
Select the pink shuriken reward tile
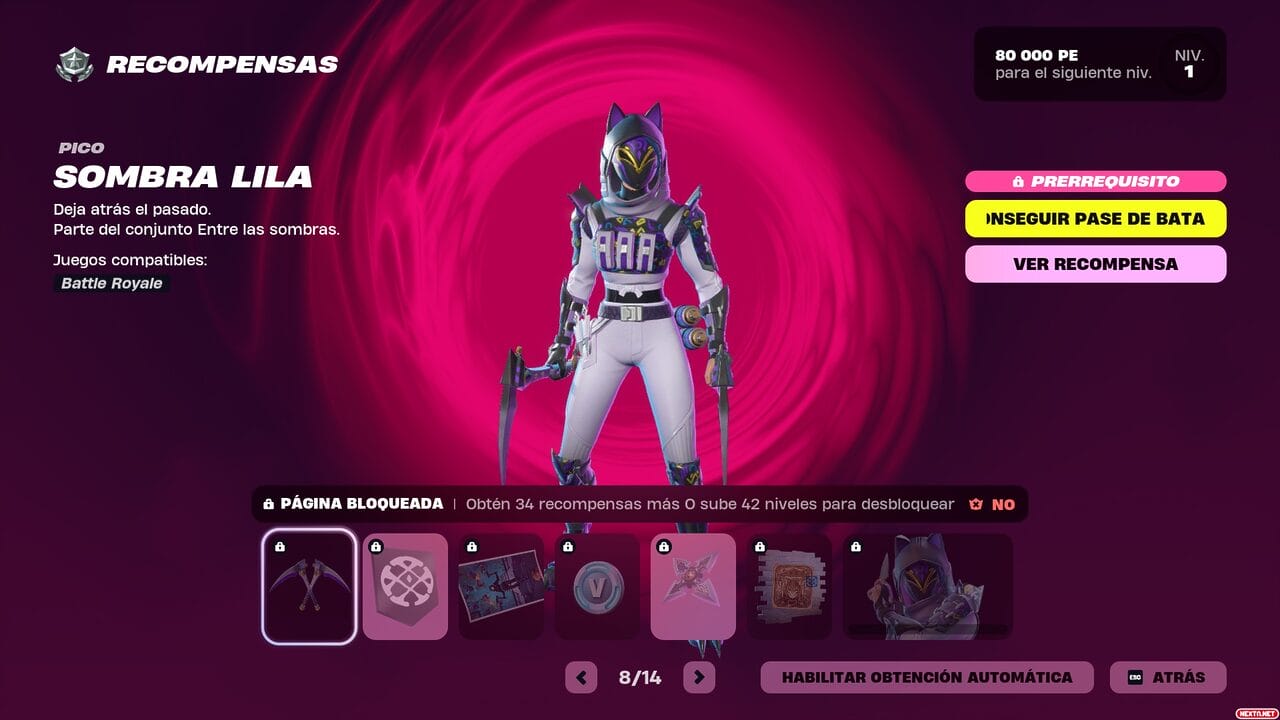coord(693,586)
